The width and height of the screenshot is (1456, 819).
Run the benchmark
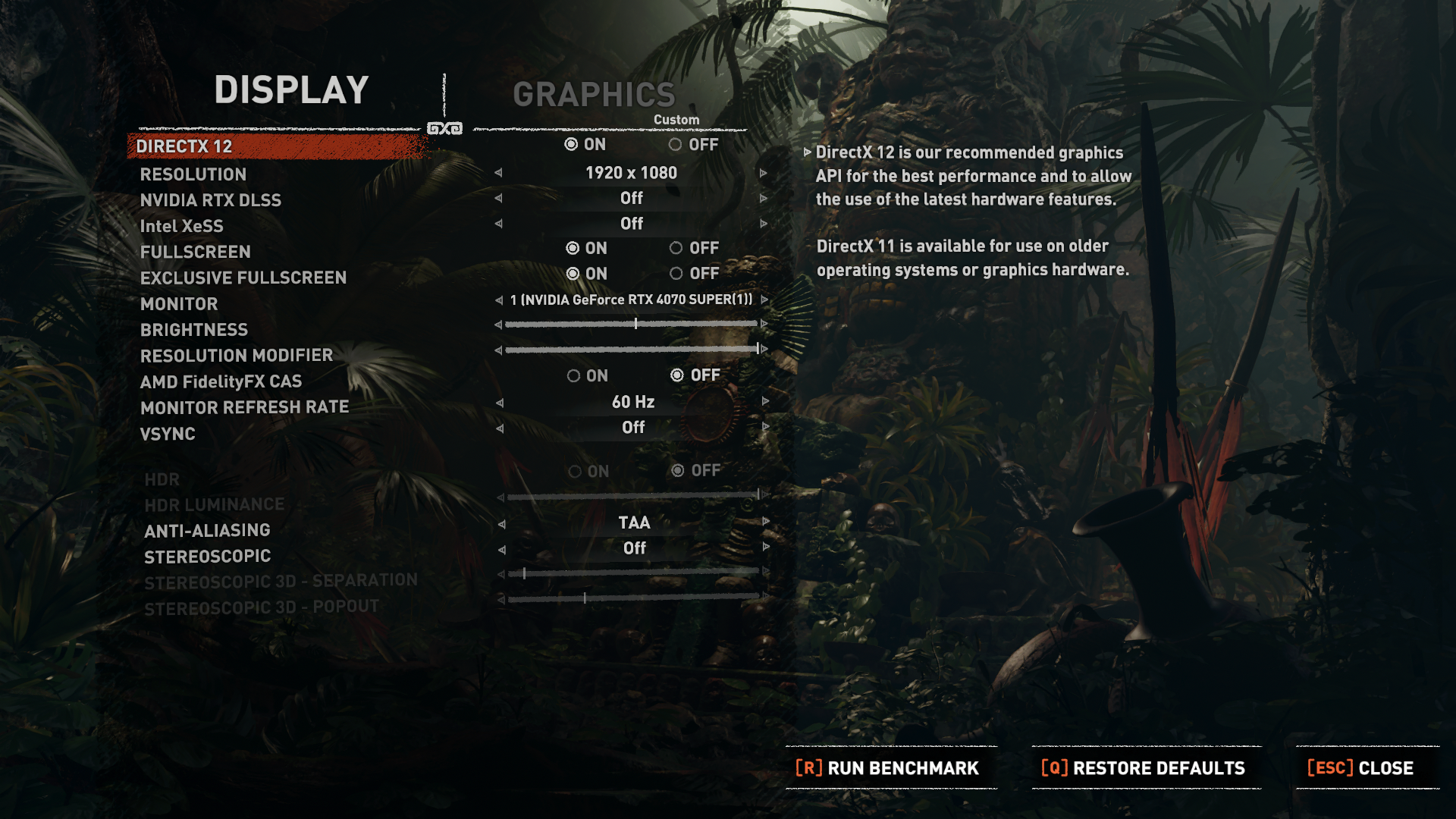[x=887, y=768]
